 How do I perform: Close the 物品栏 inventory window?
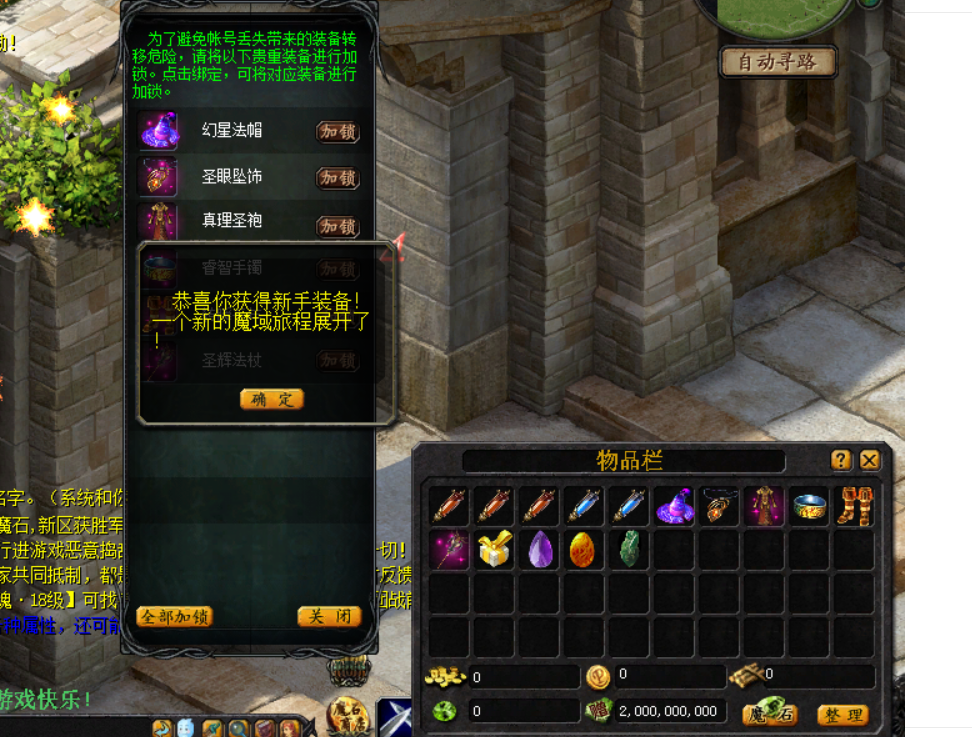tap(869, 460)
